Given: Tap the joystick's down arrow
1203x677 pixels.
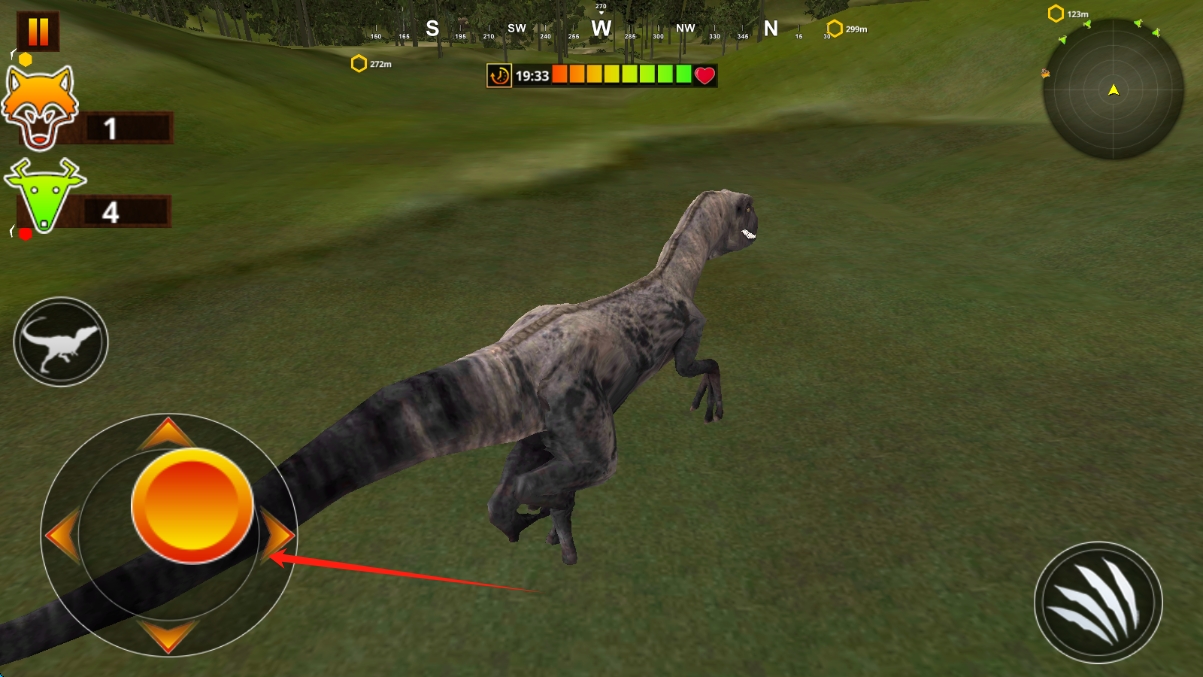Looking at the screenshot, I should [x=166, y=635].
